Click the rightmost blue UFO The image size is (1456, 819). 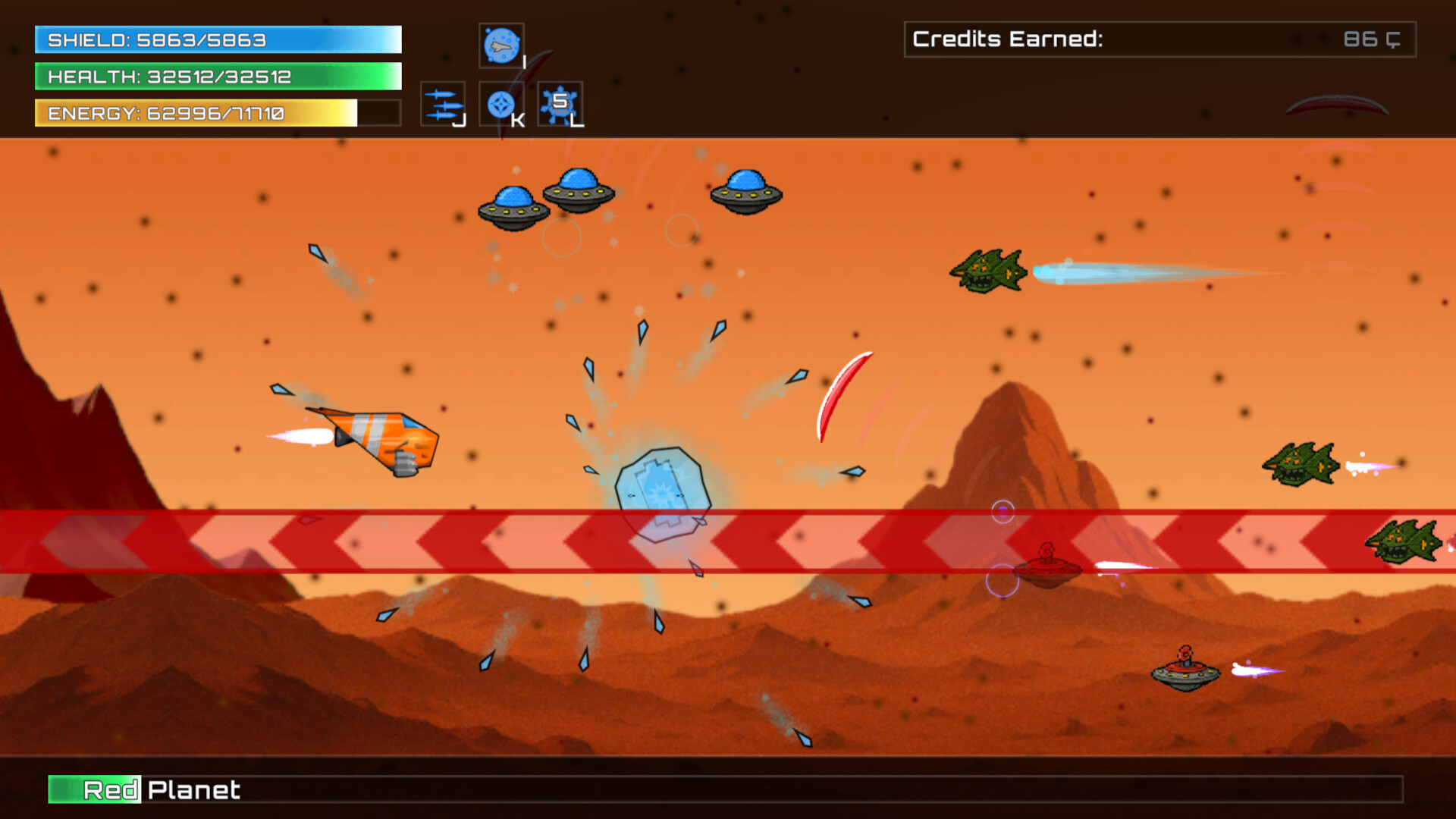[x=747, y=193]
